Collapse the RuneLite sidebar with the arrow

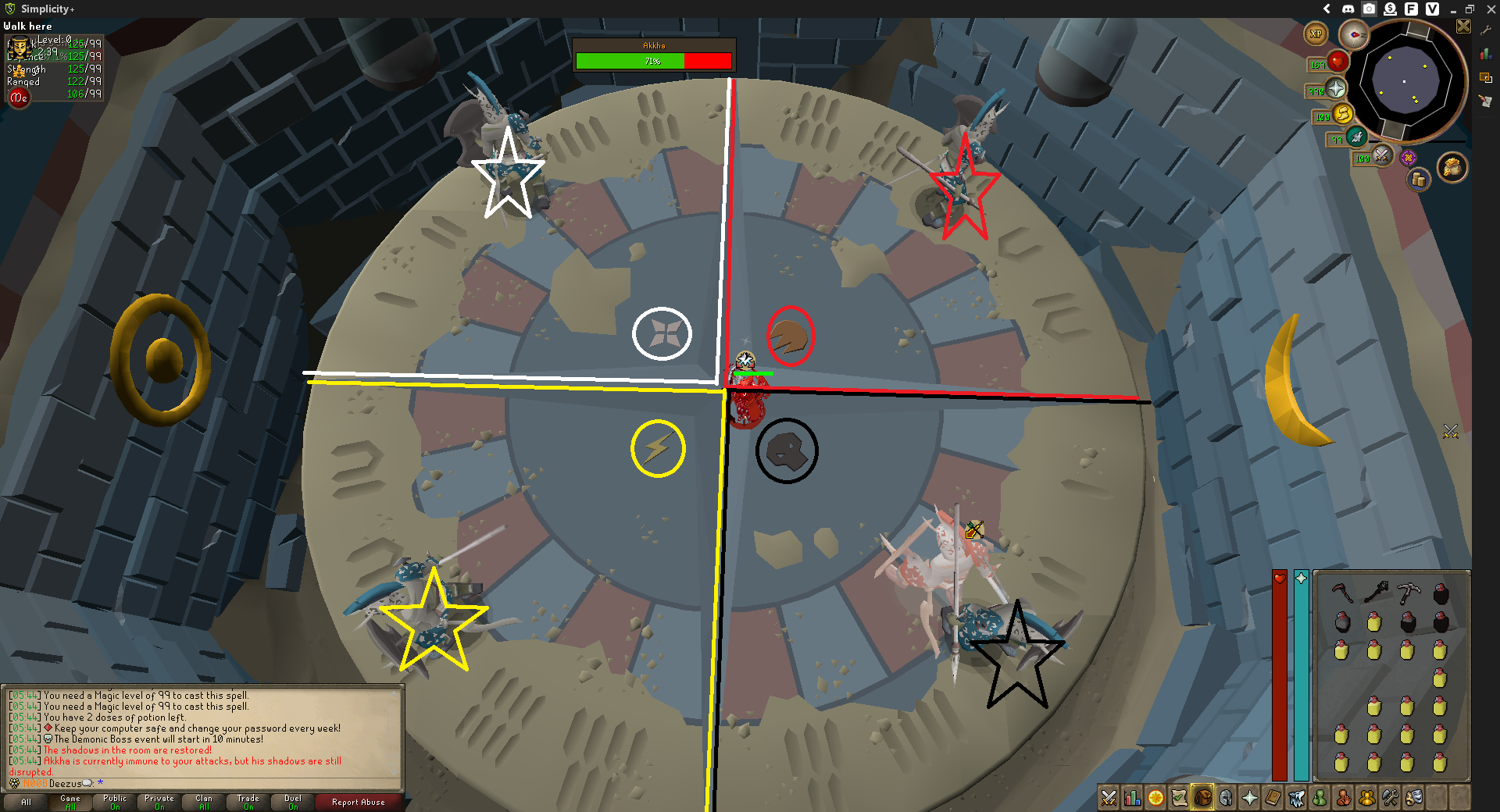1327,9
